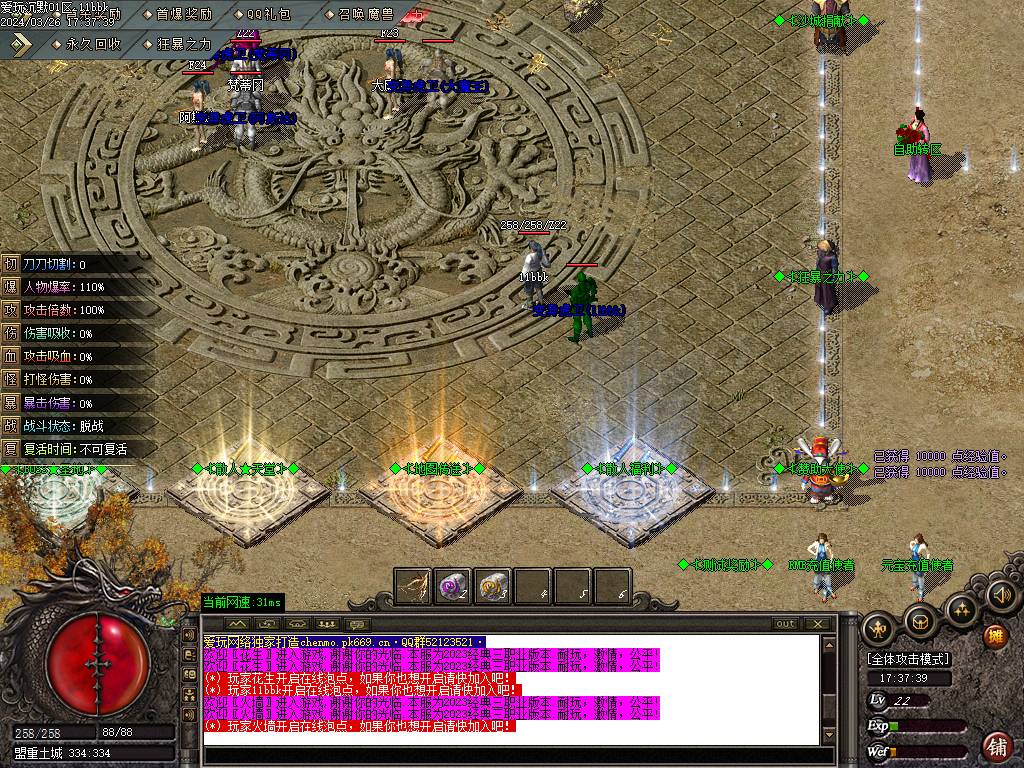Click the speech bubble chat channel button
Screen dimensions: 1024x768
(x=357, y=624)
